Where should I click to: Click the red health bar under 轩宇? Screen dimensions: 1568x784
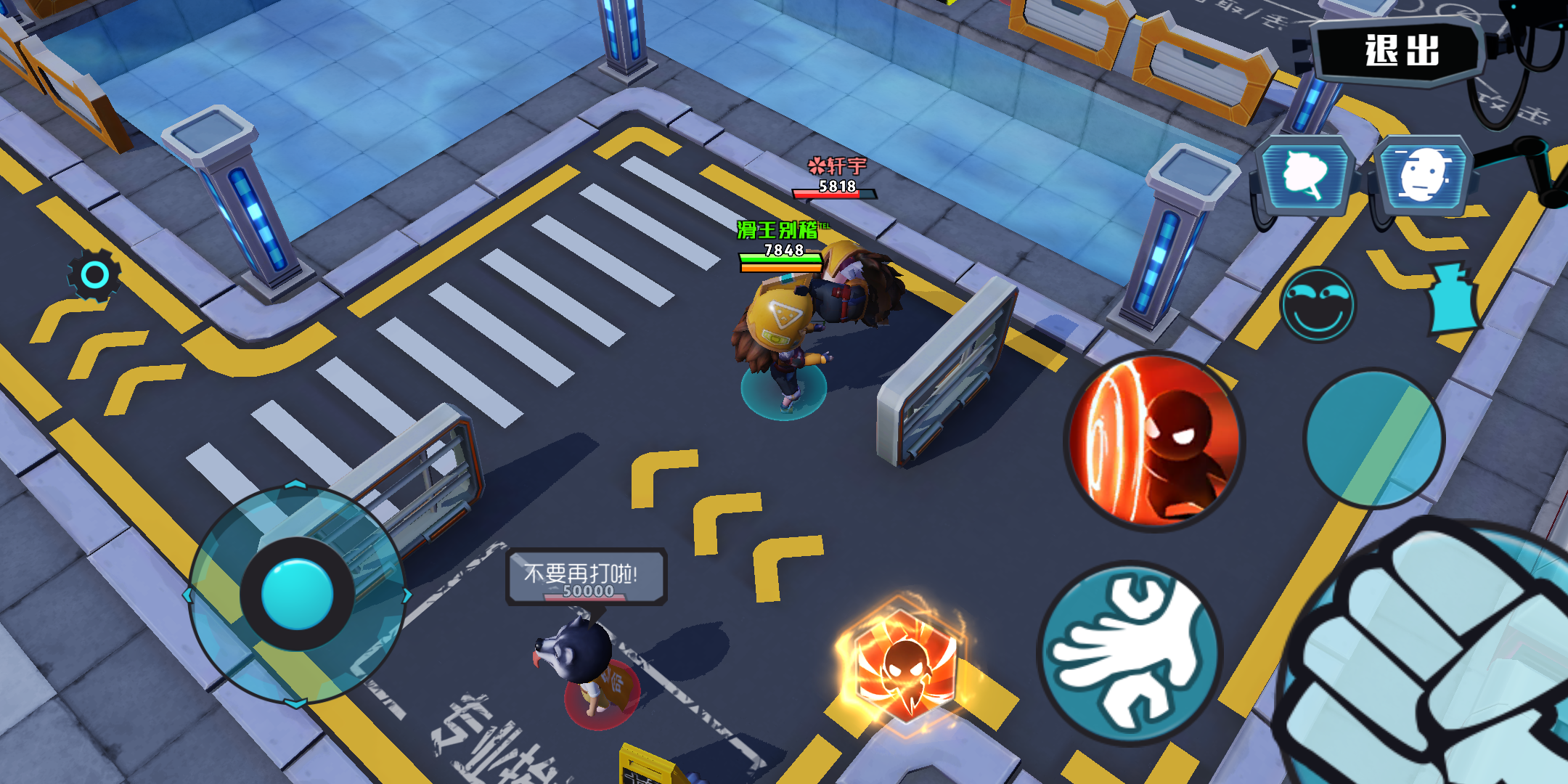(833, 192)
